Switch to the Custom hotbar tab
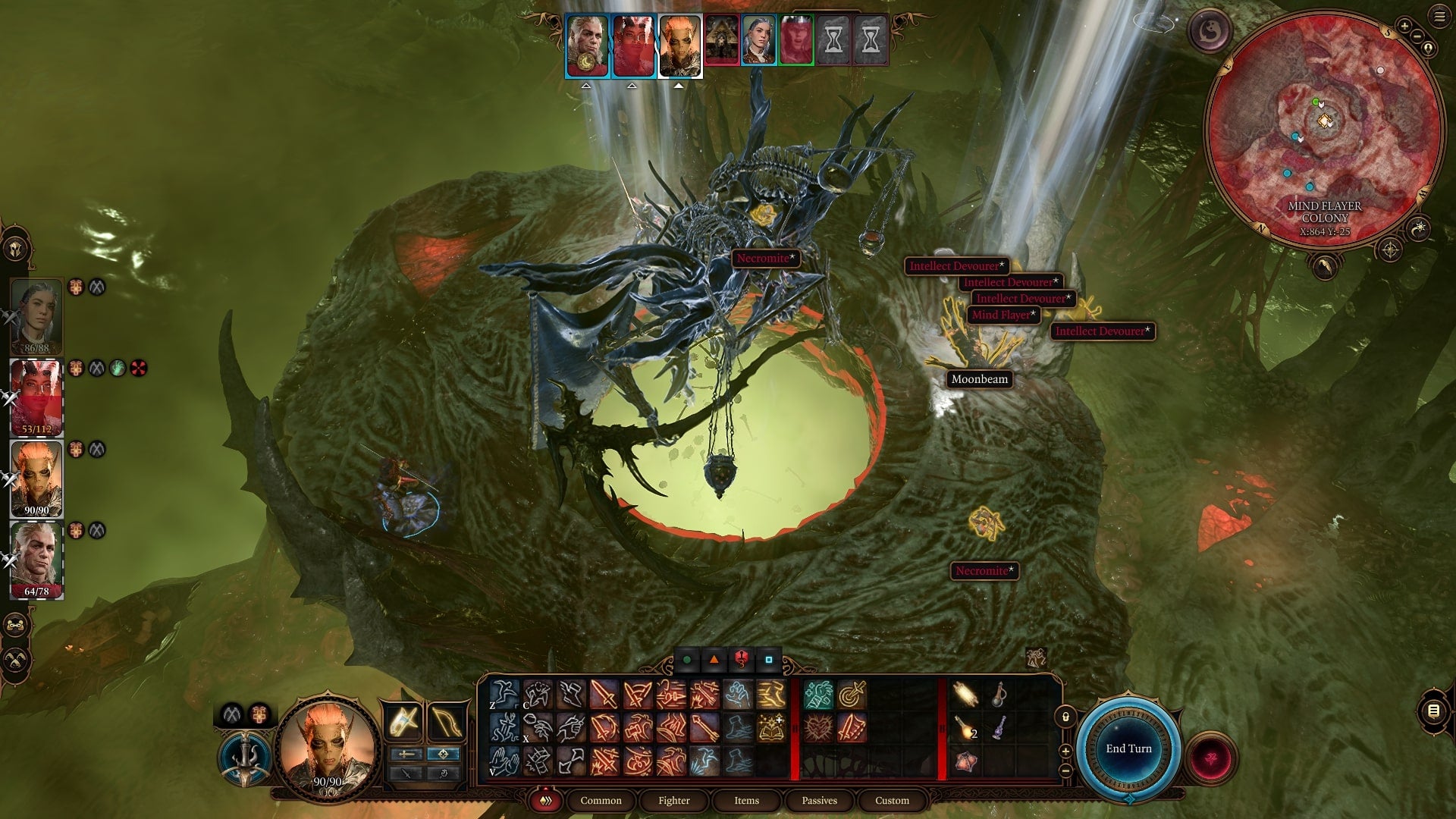 892,800
